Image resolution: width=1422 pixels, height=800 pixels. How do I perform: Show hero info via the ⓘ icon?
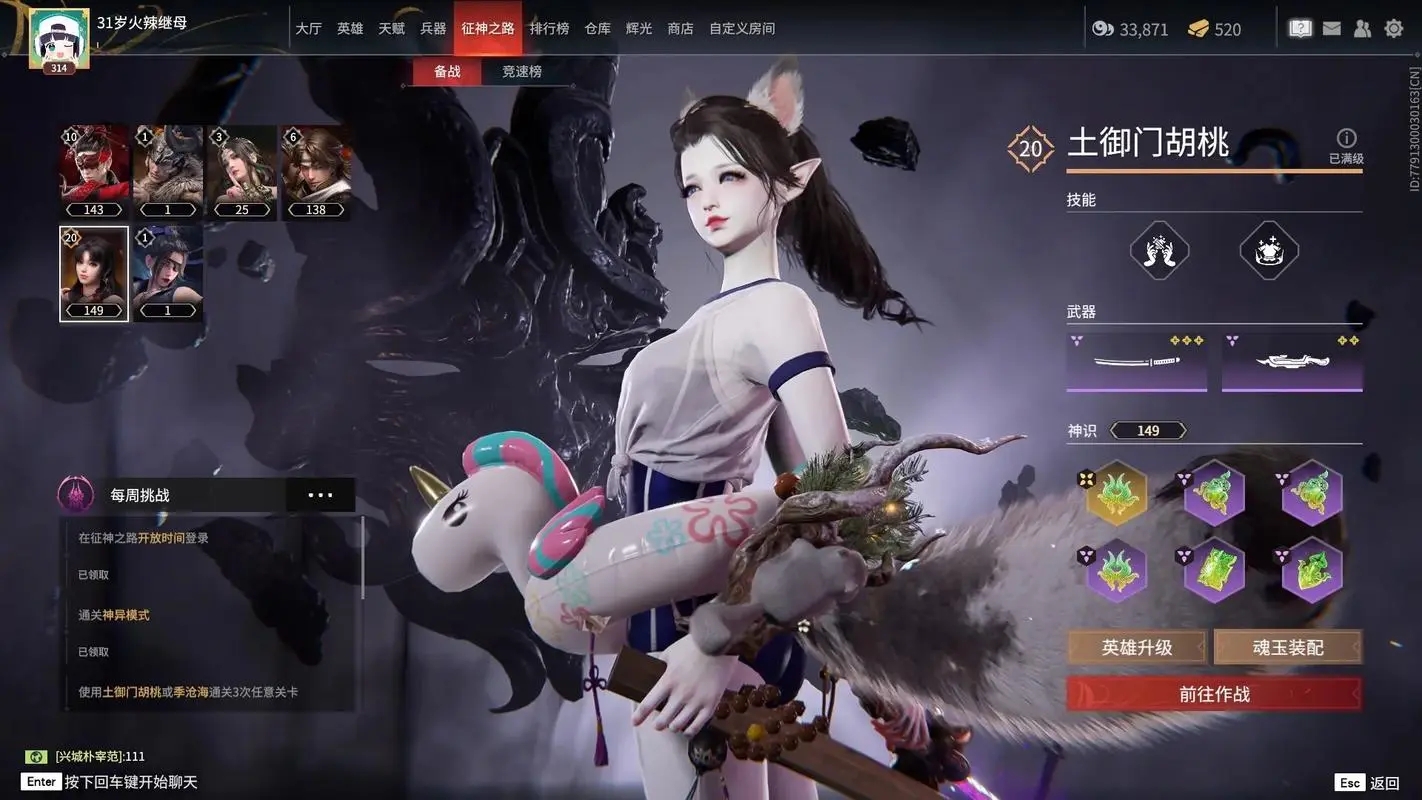[x=1346, y=139]
